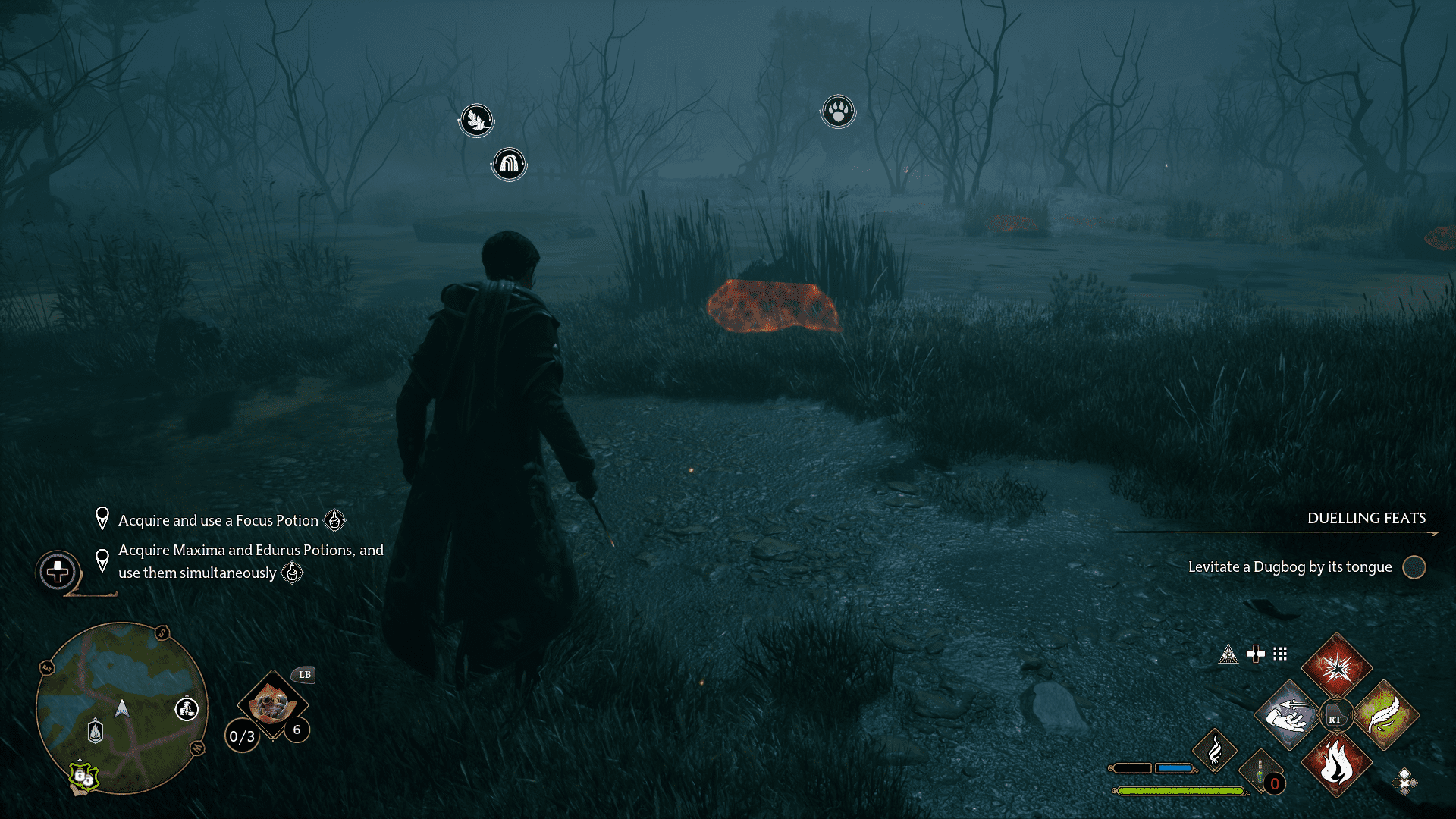Click the owl marker above the trees
Image resolution: width=1456 pixels, height=819 pixels.
pos(475,119)
